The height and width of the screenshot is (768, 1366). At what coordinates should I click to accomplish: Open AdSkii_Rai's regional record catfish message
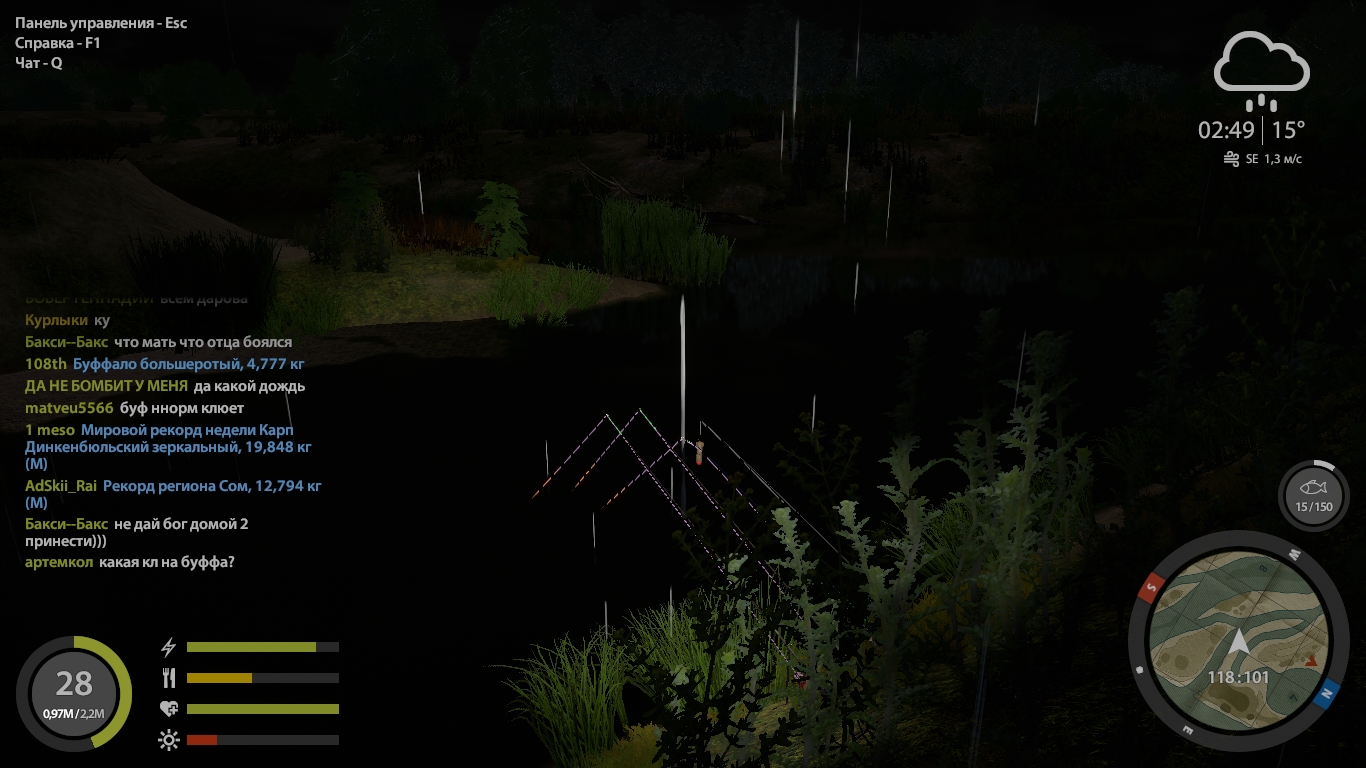pos(211,487)
